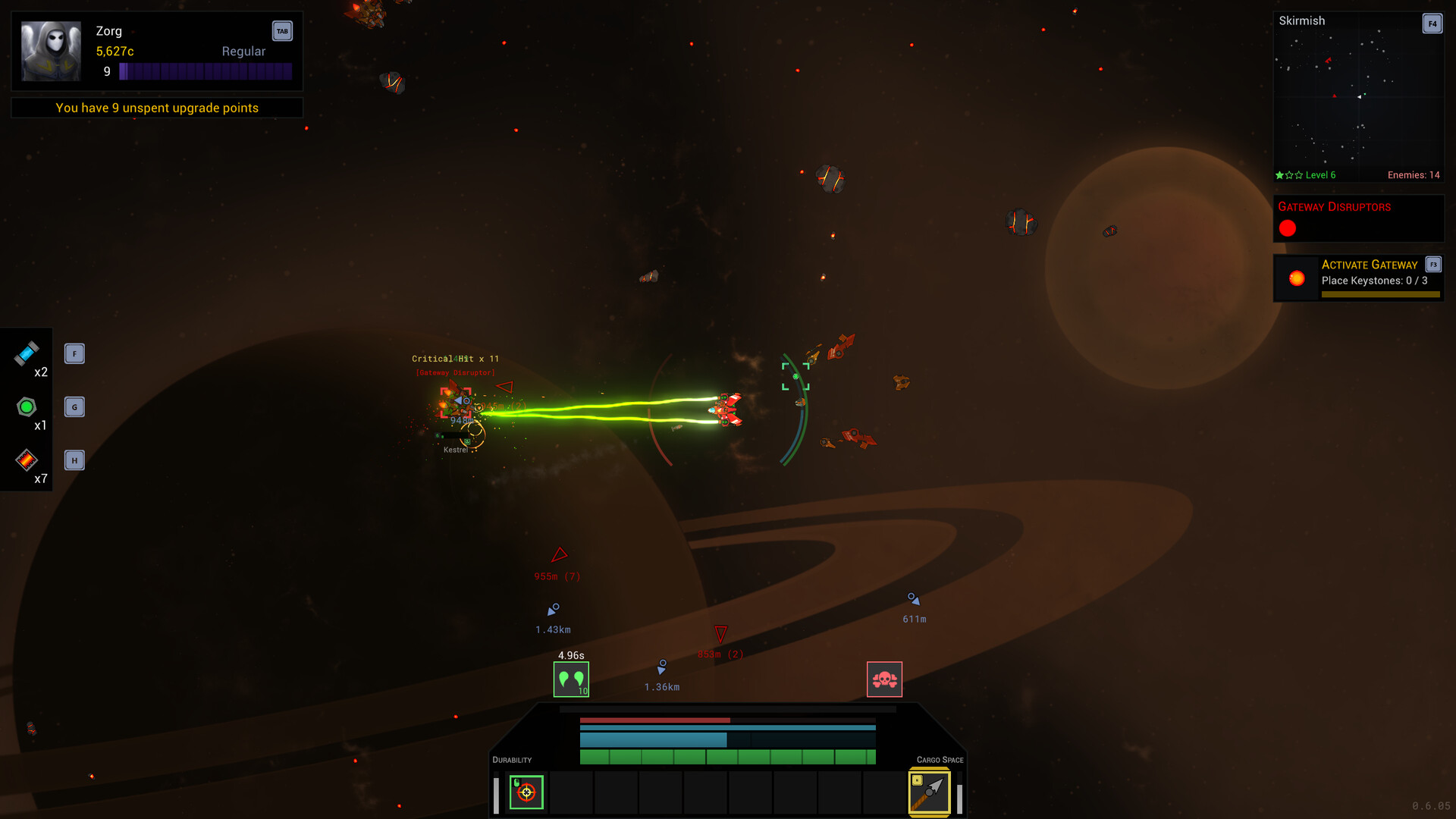Toggle the F consumable keybind button

coord(74,353)
